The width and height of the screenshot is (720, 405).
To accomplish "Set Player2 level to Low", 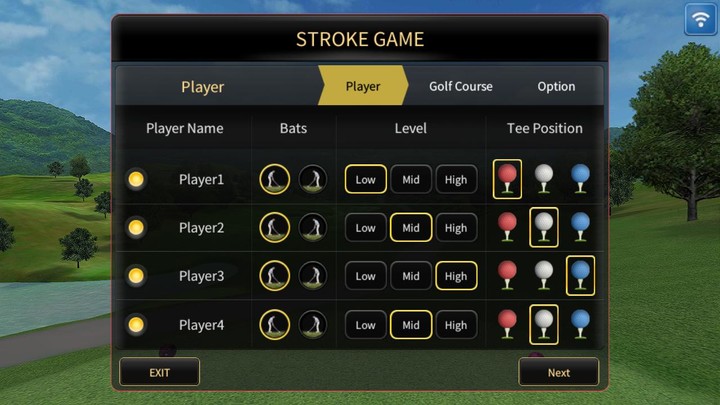I will (x=366, y=228).
